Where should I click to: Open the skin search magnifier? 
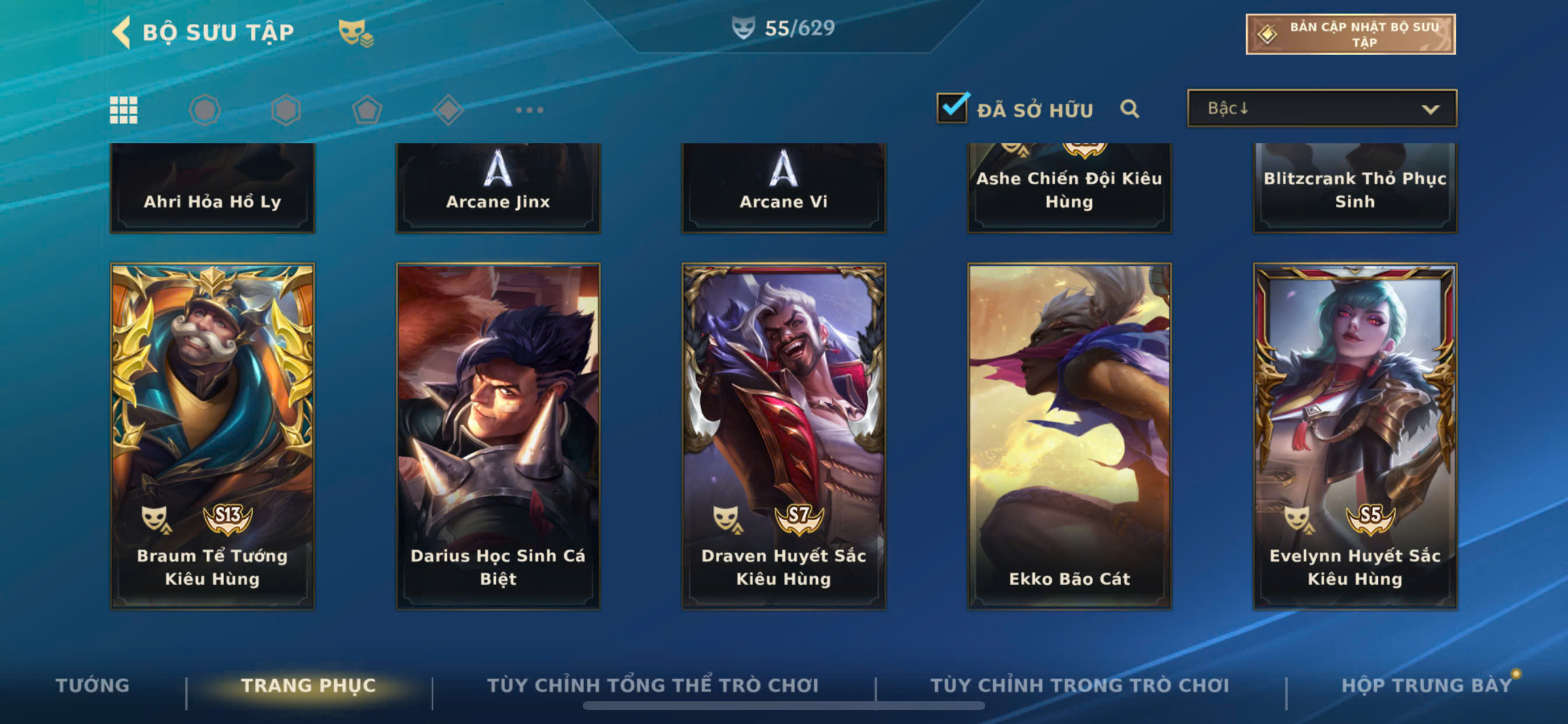[x=1129, y=109]
